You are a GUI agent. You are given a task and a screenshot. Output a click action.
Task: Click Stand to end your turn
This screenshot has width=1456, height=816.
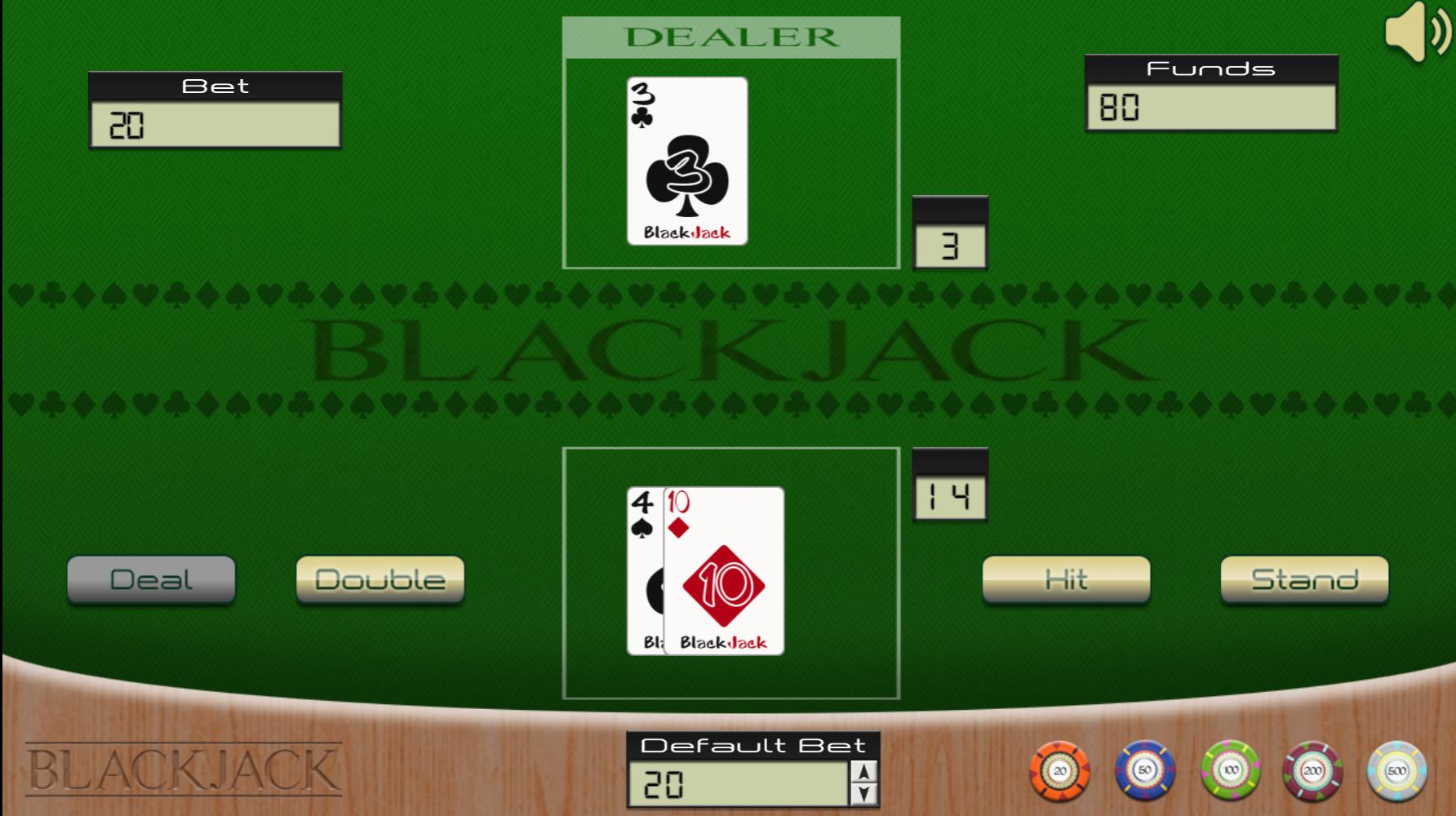point(1304,580)
